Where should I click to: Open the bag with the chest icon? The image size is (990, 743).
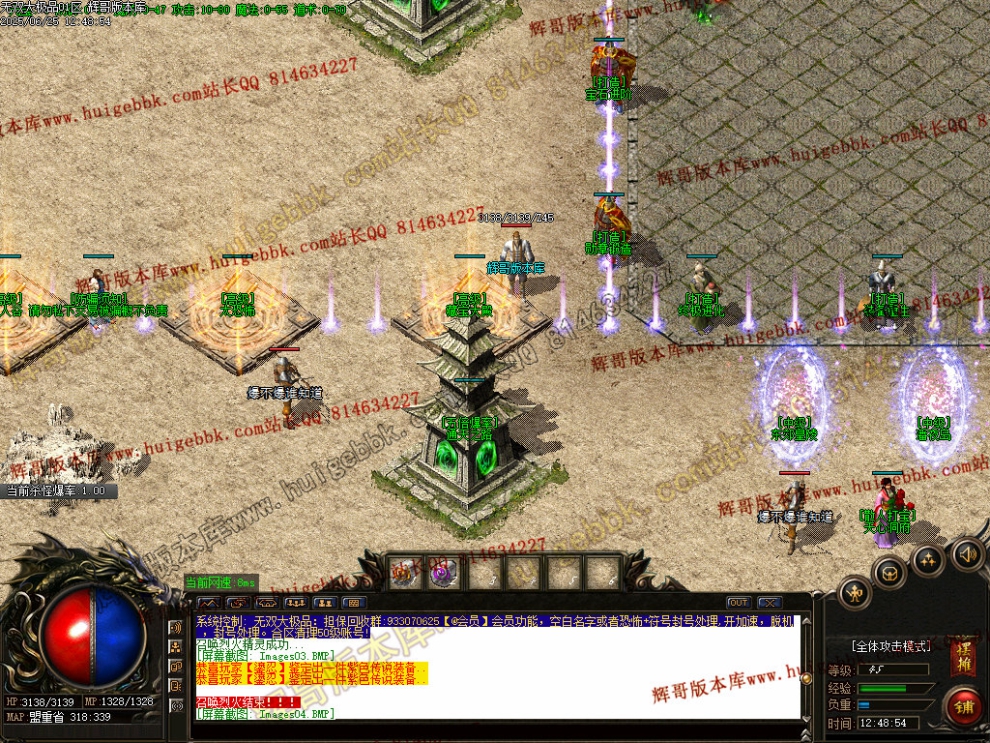click(889, 572)
